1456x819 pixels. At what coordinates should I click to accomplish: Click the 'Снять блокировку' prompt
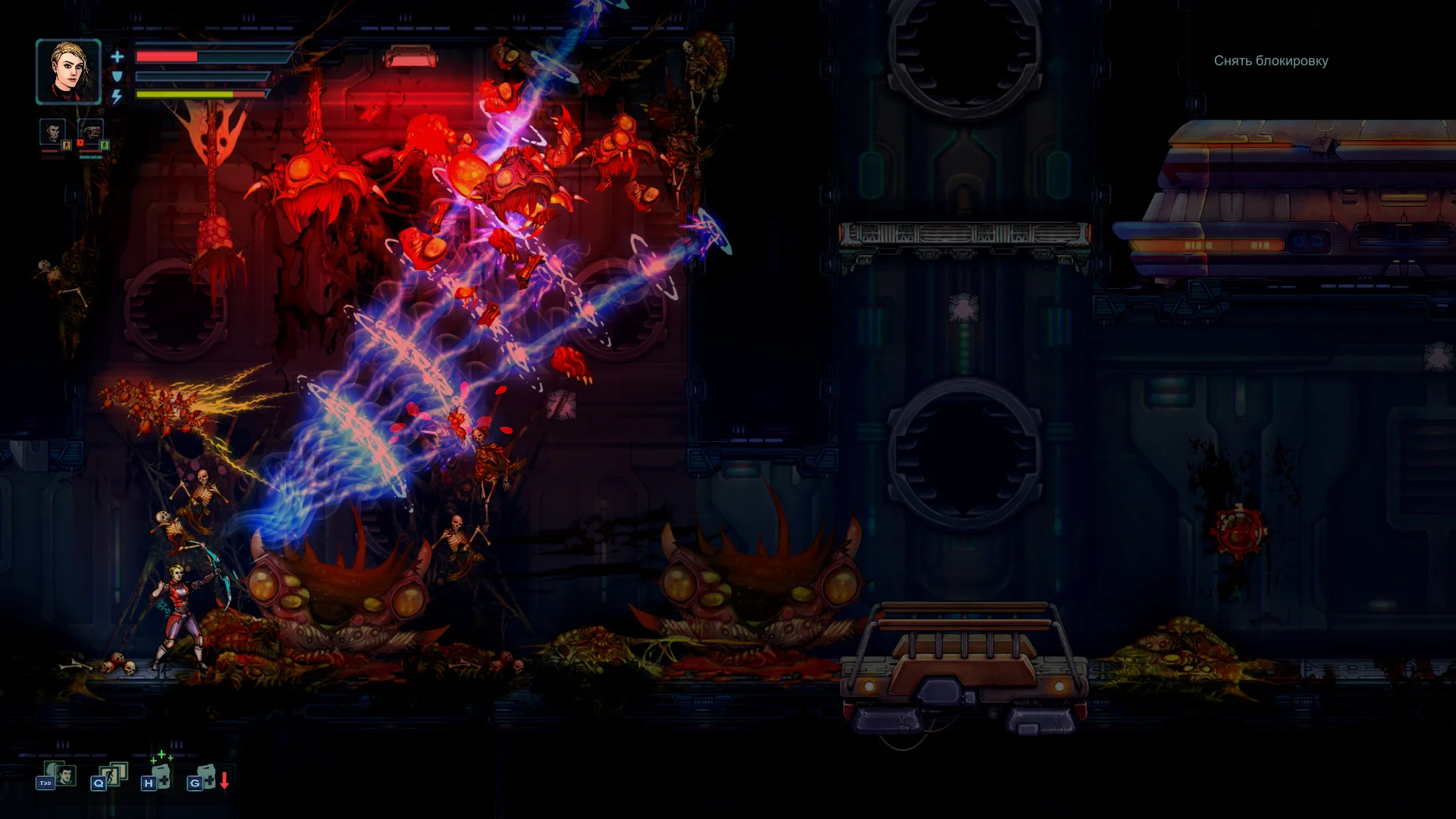click(x=1269, y=61)
